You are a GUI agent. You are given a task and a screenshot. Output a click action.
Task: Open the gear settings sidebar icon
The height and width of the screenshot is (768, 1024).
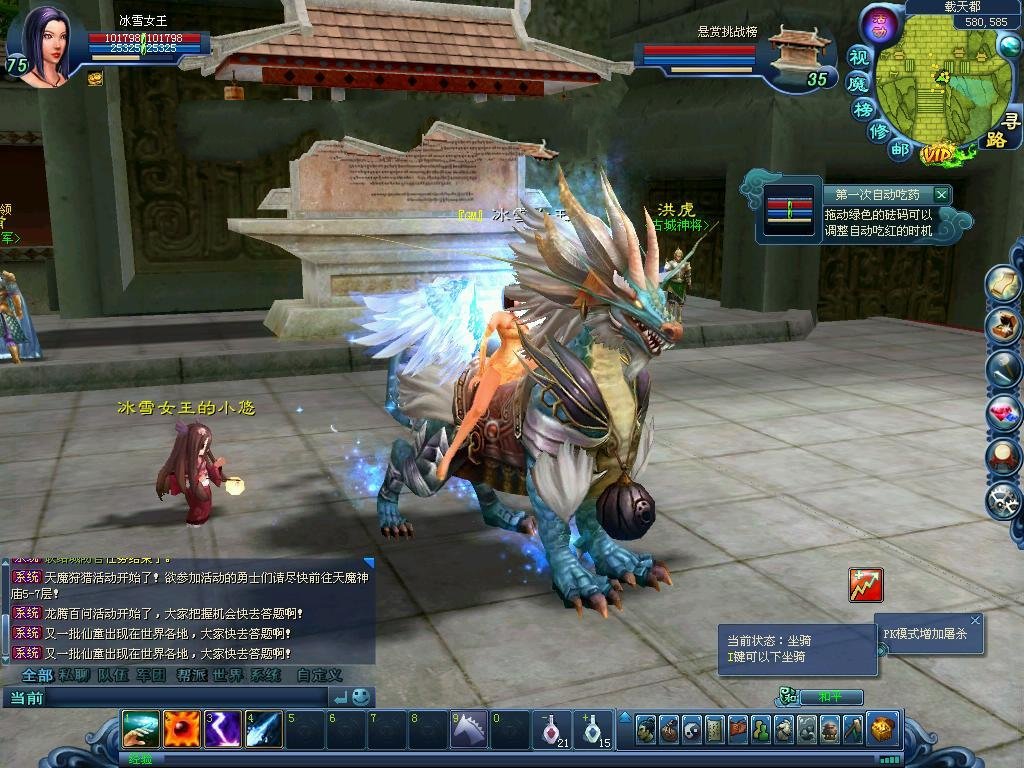(x=1003, y=500)
